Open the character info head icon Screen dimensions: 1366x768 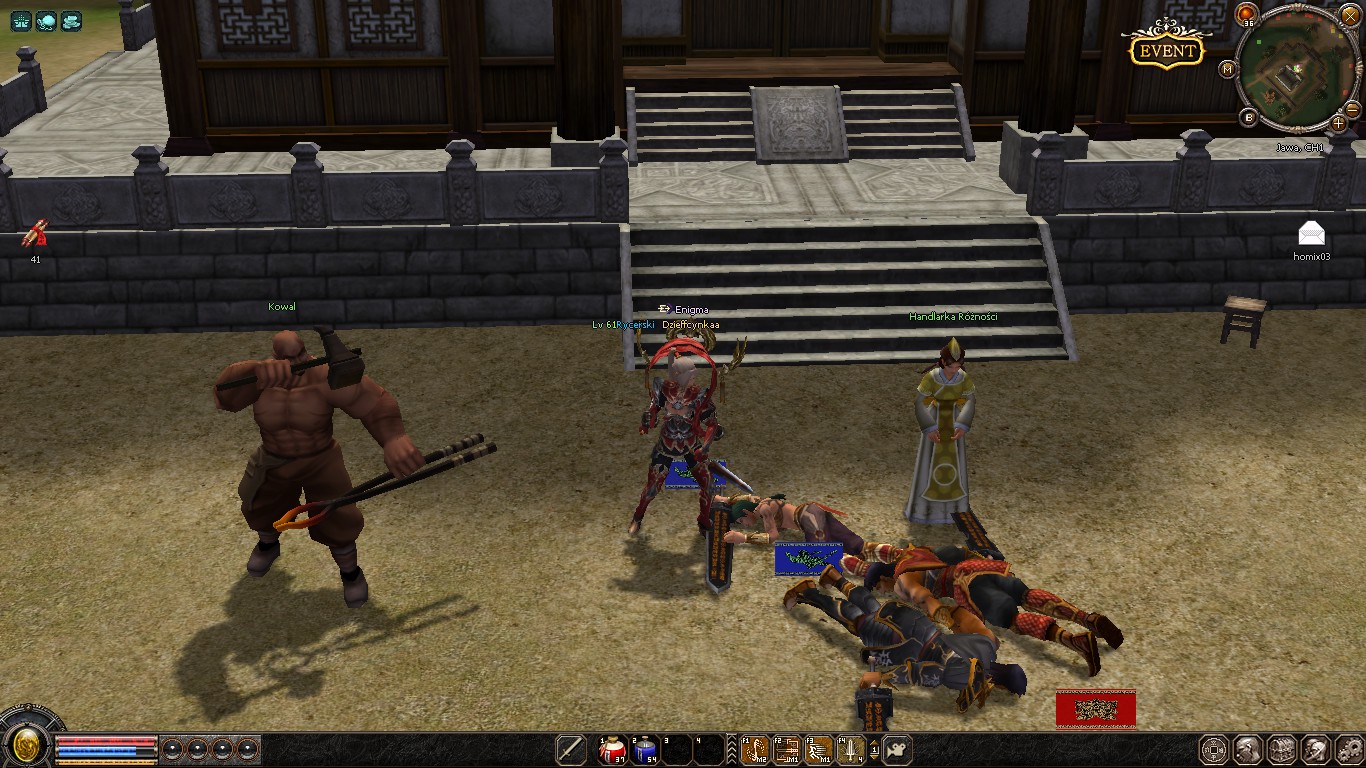(1247, 750)
